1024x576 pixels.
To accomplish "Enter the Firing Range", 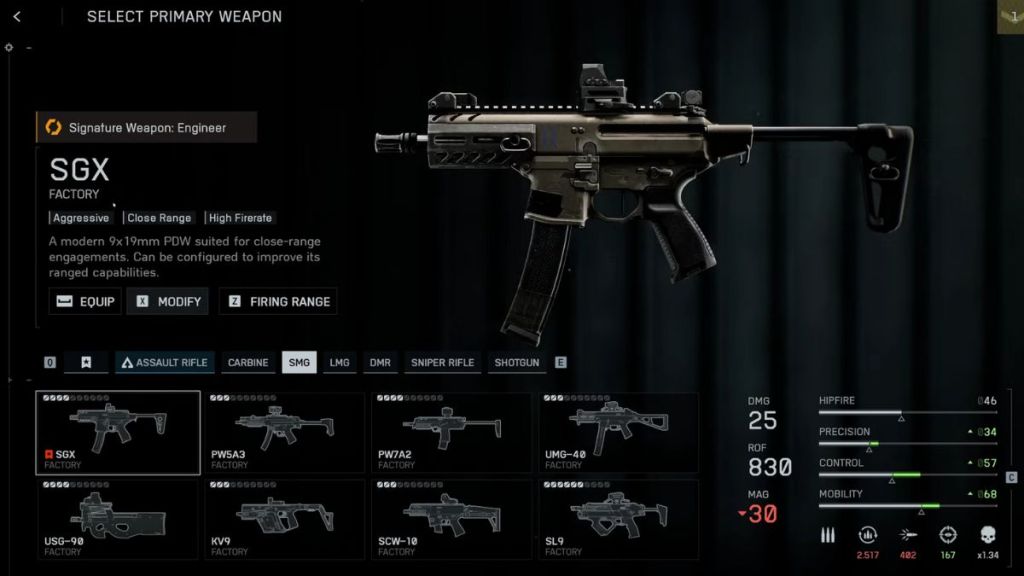I will coord(279,301).
